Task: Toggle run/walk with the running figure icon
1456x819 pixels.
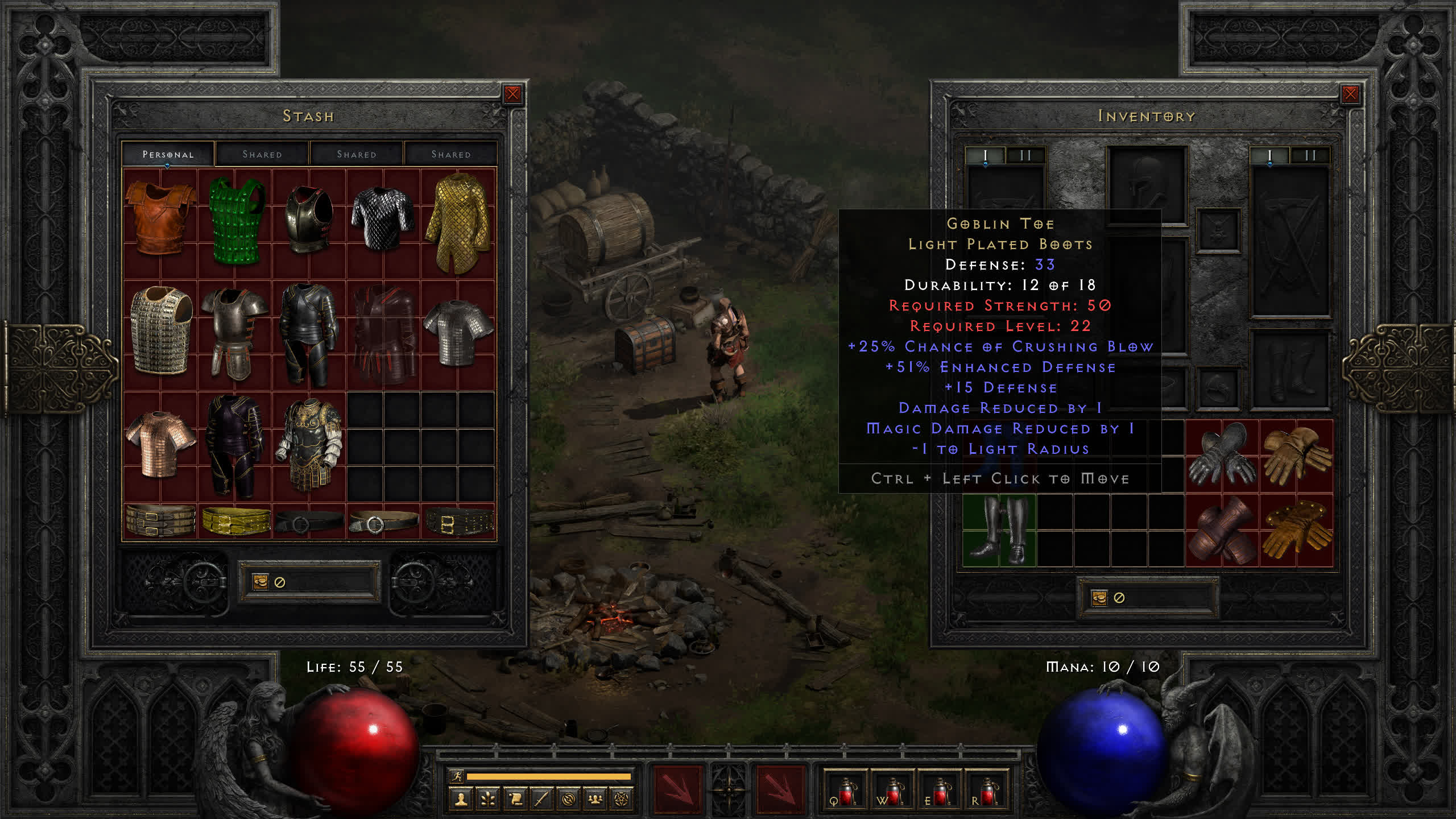Action: tap(457, 776)
